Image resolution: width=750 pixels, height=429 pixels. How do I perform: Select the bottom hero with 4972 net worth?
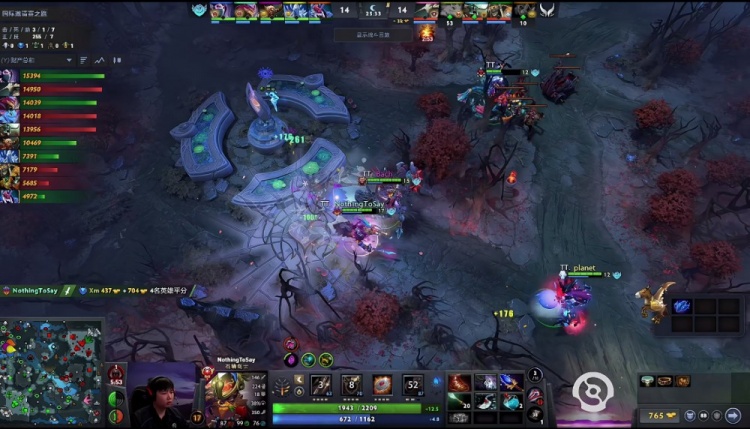(8, 197)
